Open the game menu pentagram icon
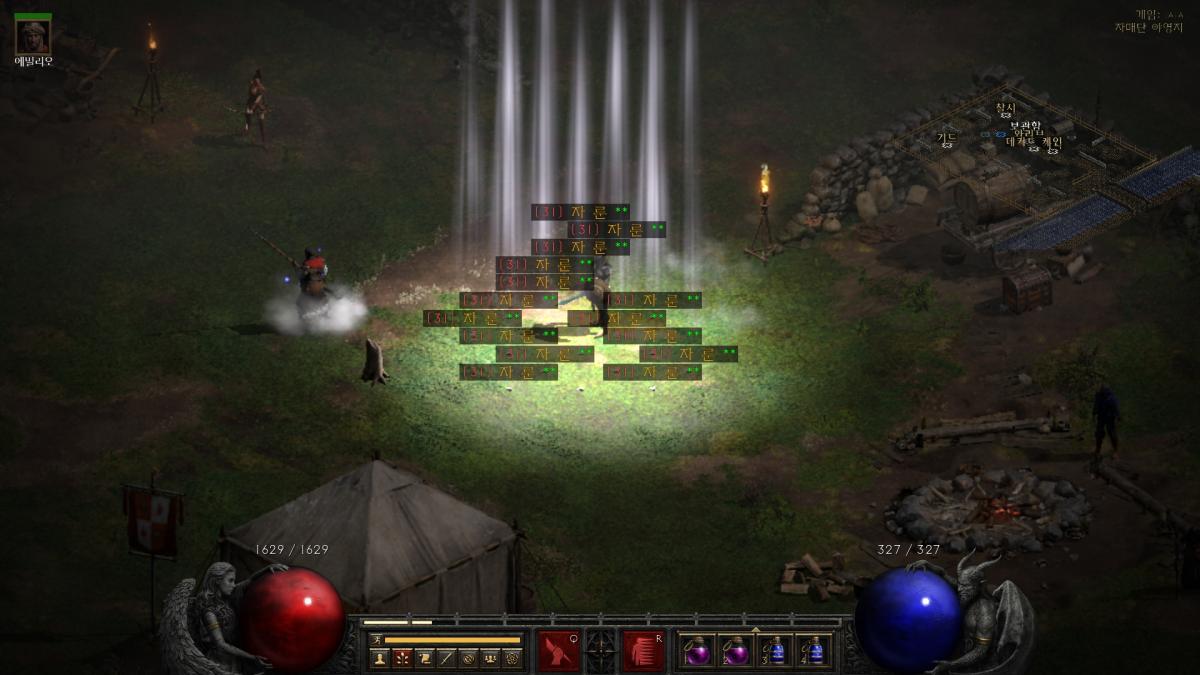The height and width of the screenshot is (675, 1200). click(x=512, y=658)
